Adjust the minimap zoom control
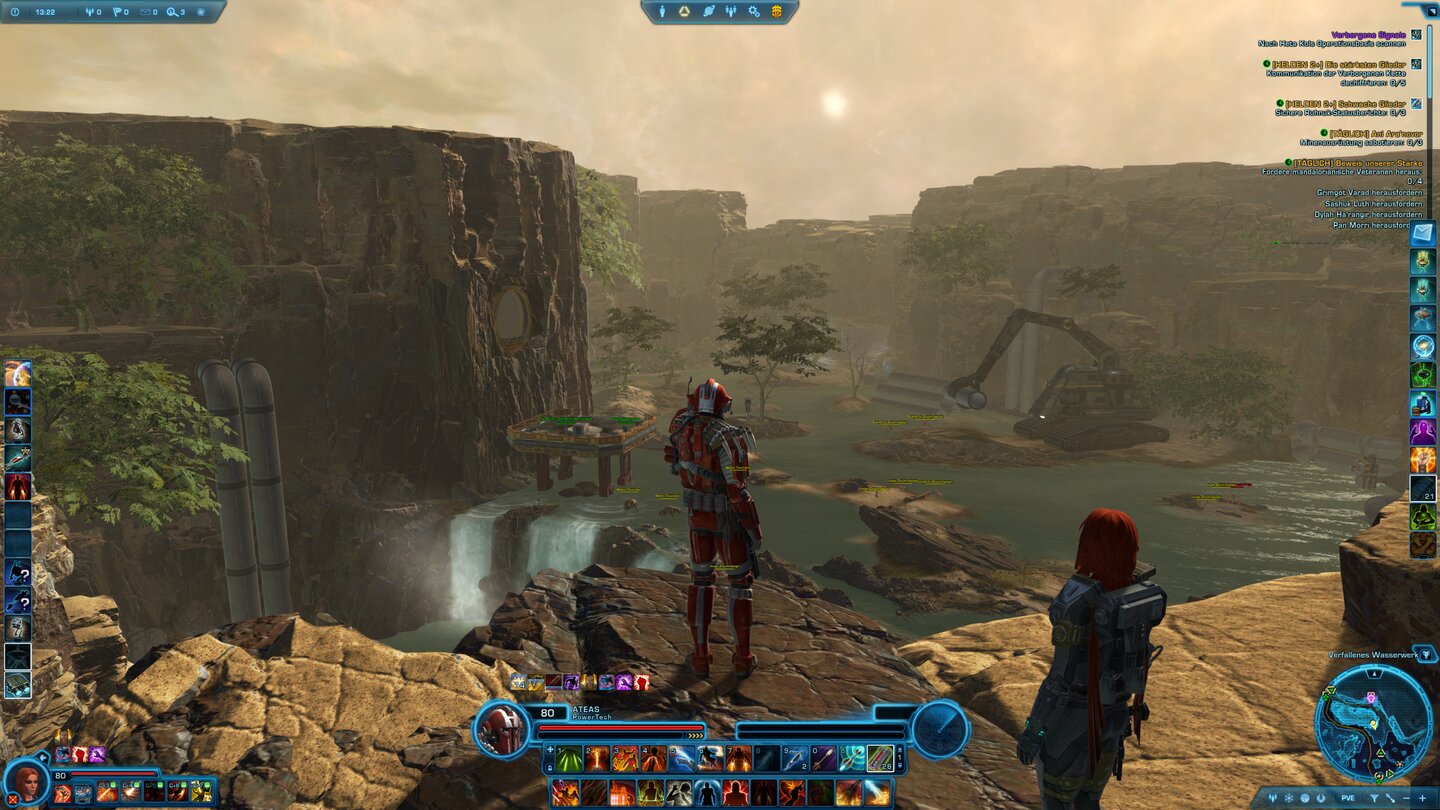Image resolution: width=1440 pixels, height=810 pixels. click(x=1423, y=797)
